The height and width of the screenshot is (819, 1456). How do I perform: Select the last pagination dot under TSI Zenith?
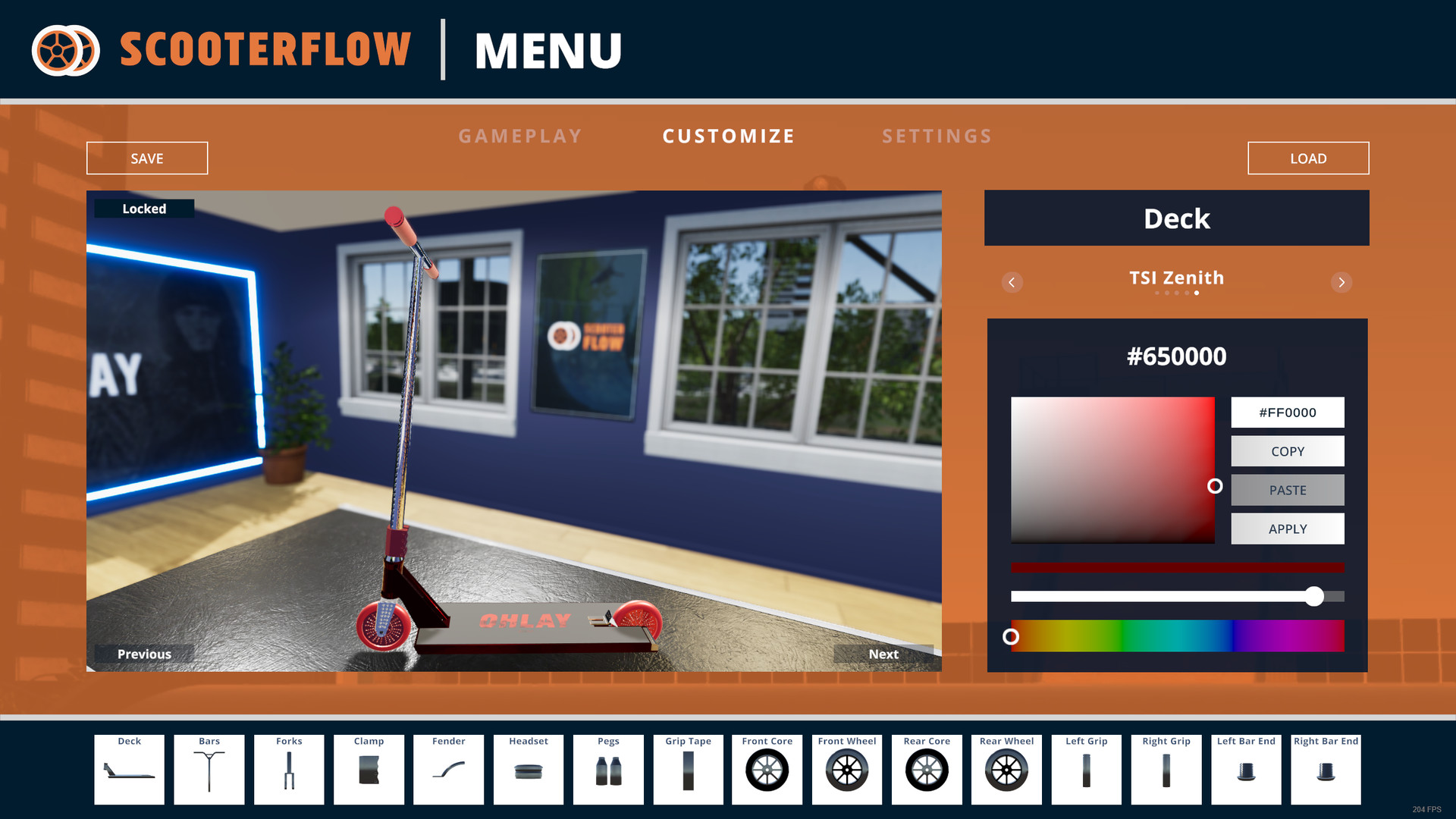click(1197, 293)
